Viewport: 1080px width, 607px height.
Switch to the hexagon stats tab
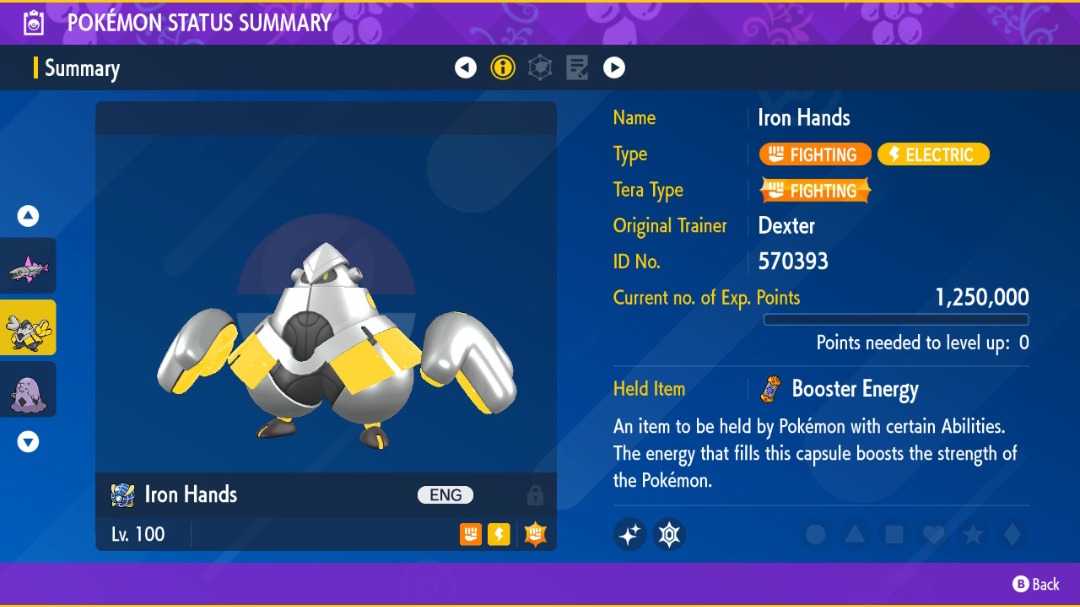click(x=540, y=68)
